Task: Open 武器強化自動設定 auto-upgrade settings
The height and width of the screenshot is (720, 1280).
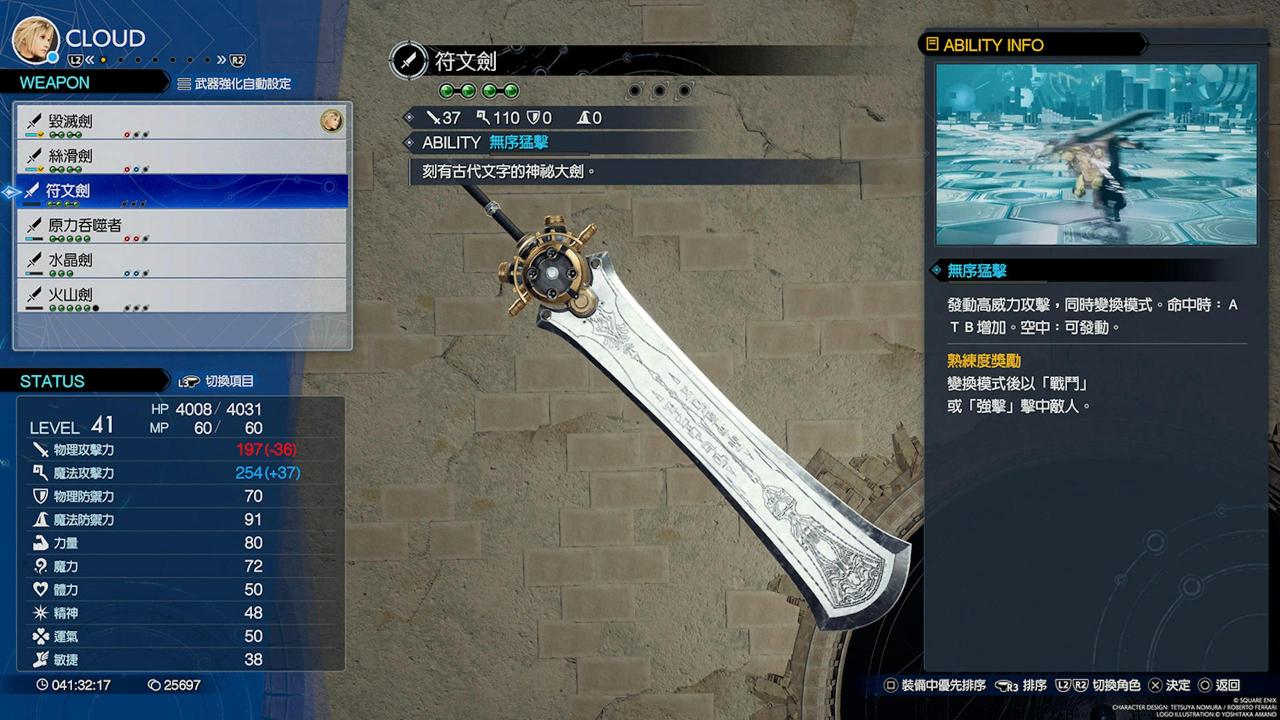Action: coord(235,84)
